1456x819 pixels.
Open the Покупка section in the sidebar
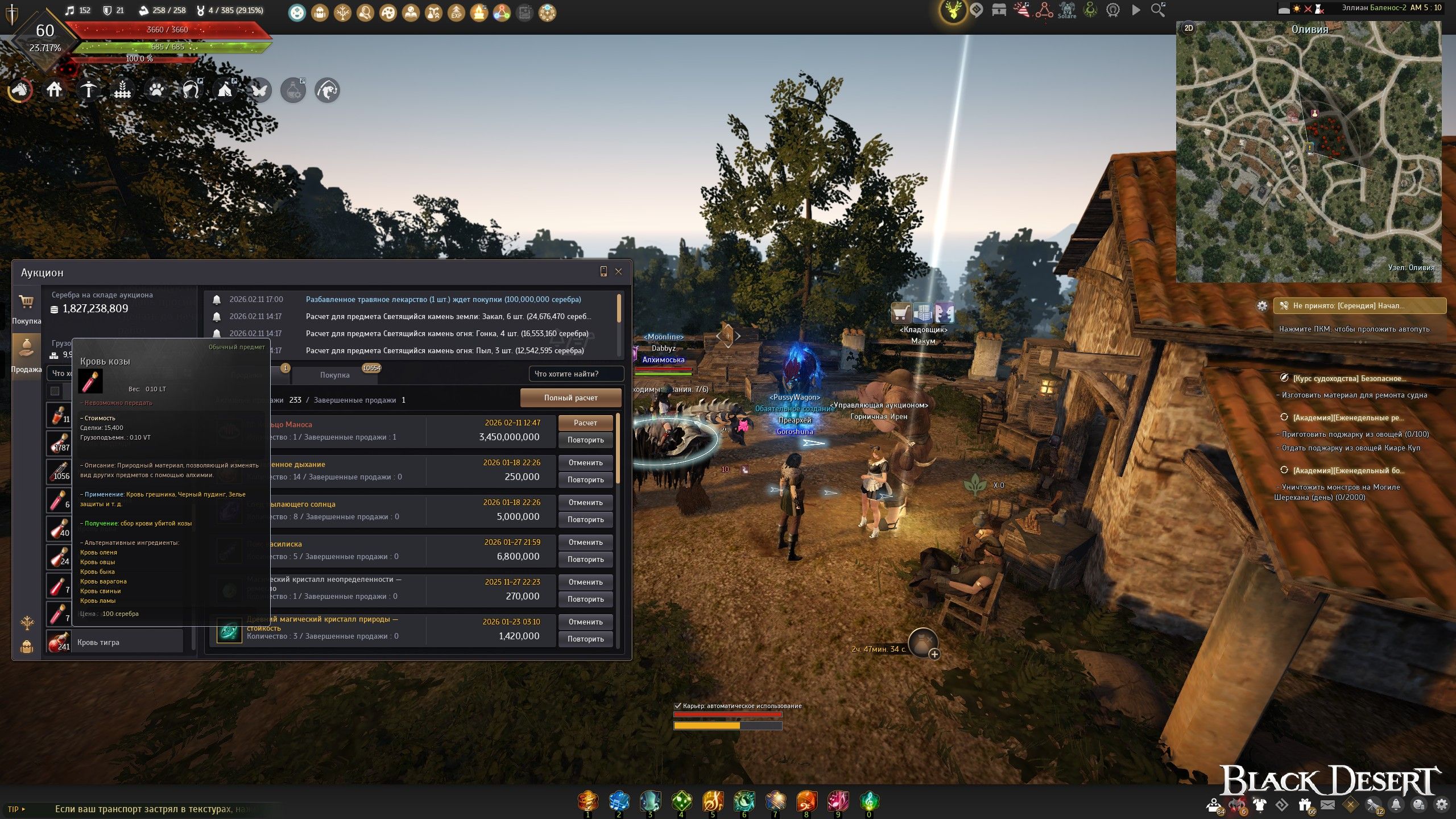coord(26,309)
